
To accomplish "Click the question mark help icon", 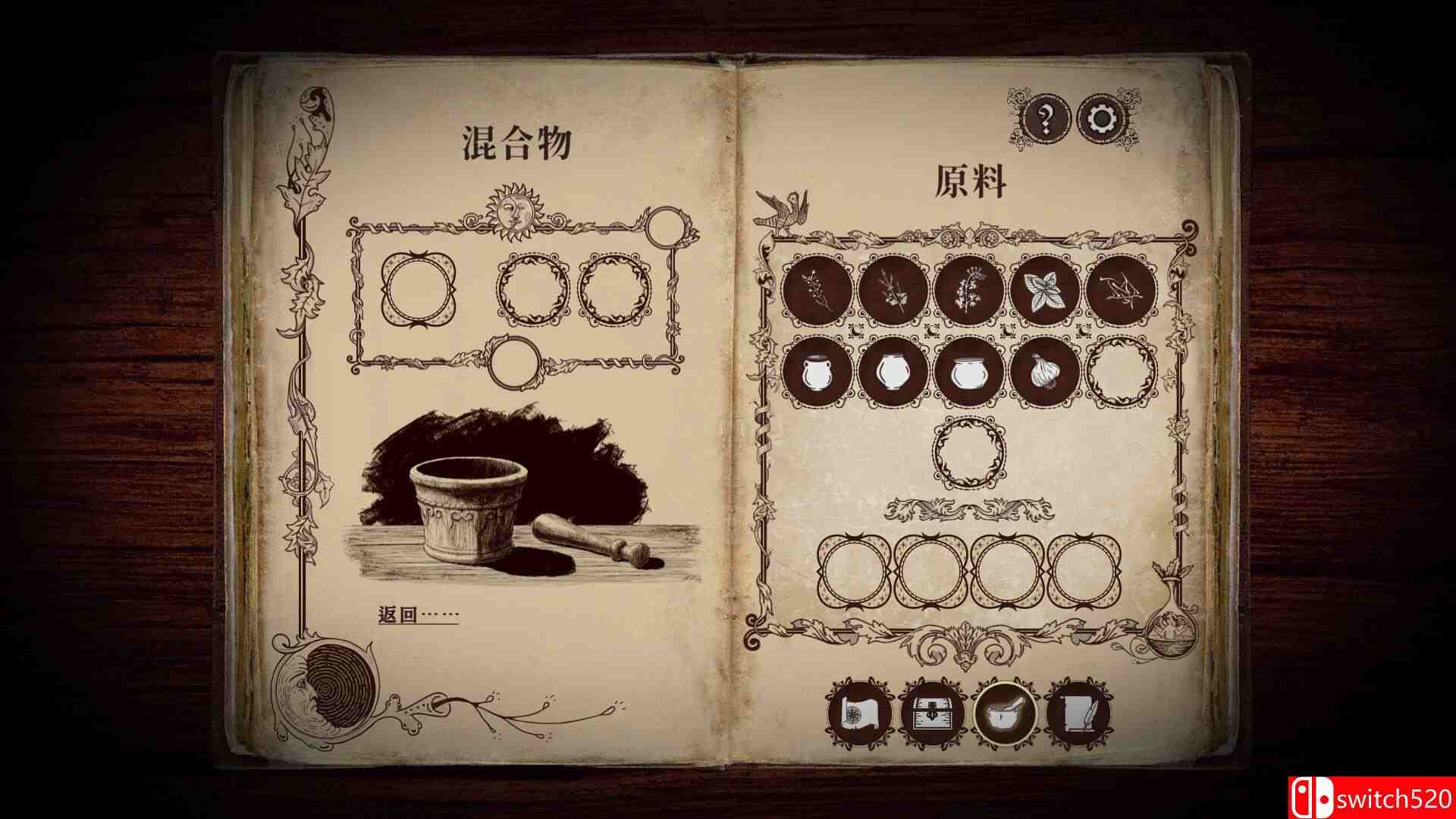I will 1046,118.
